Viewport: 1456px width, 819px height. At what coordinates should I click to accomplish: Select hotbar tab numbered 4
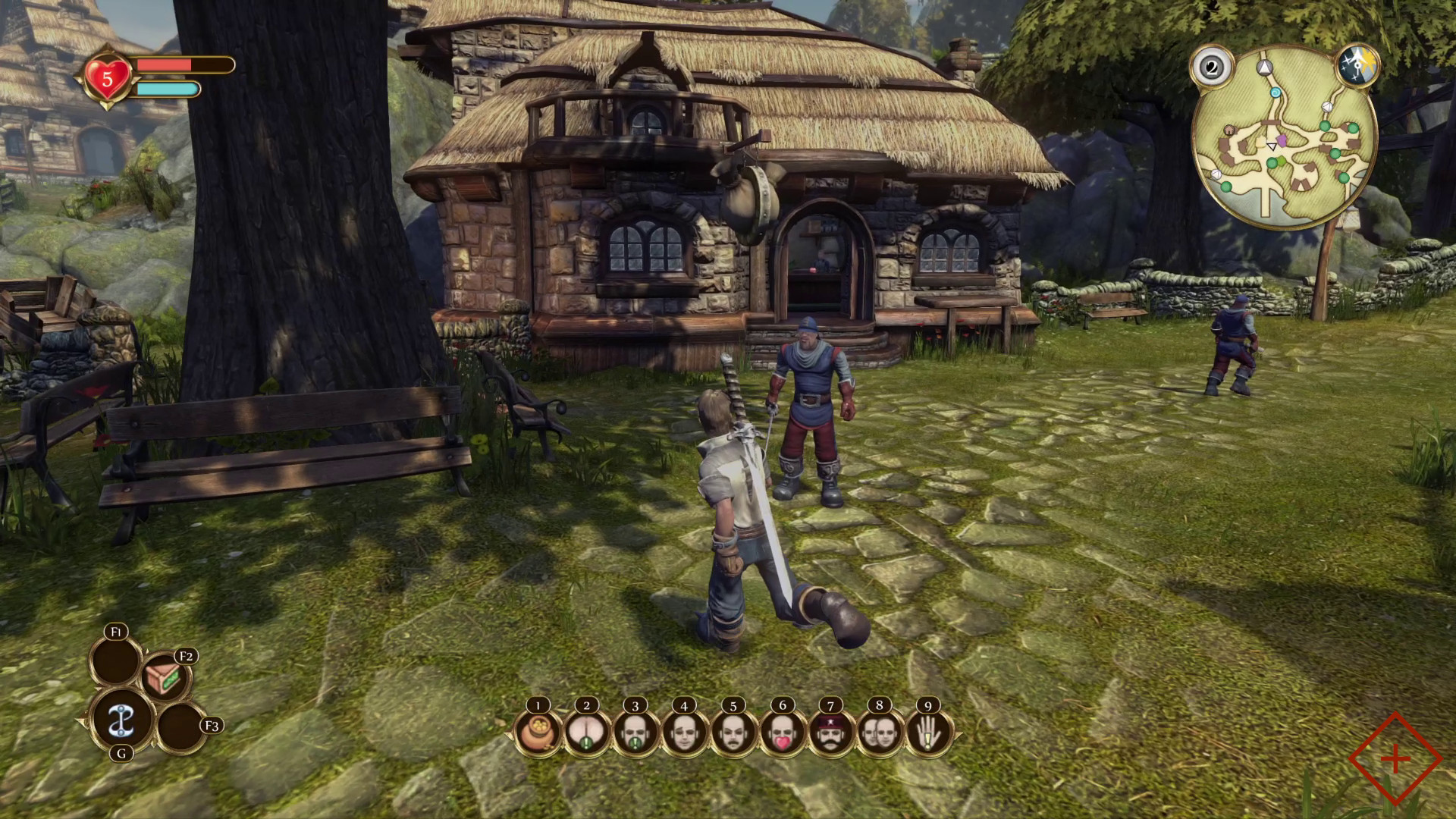click(684, 734)
